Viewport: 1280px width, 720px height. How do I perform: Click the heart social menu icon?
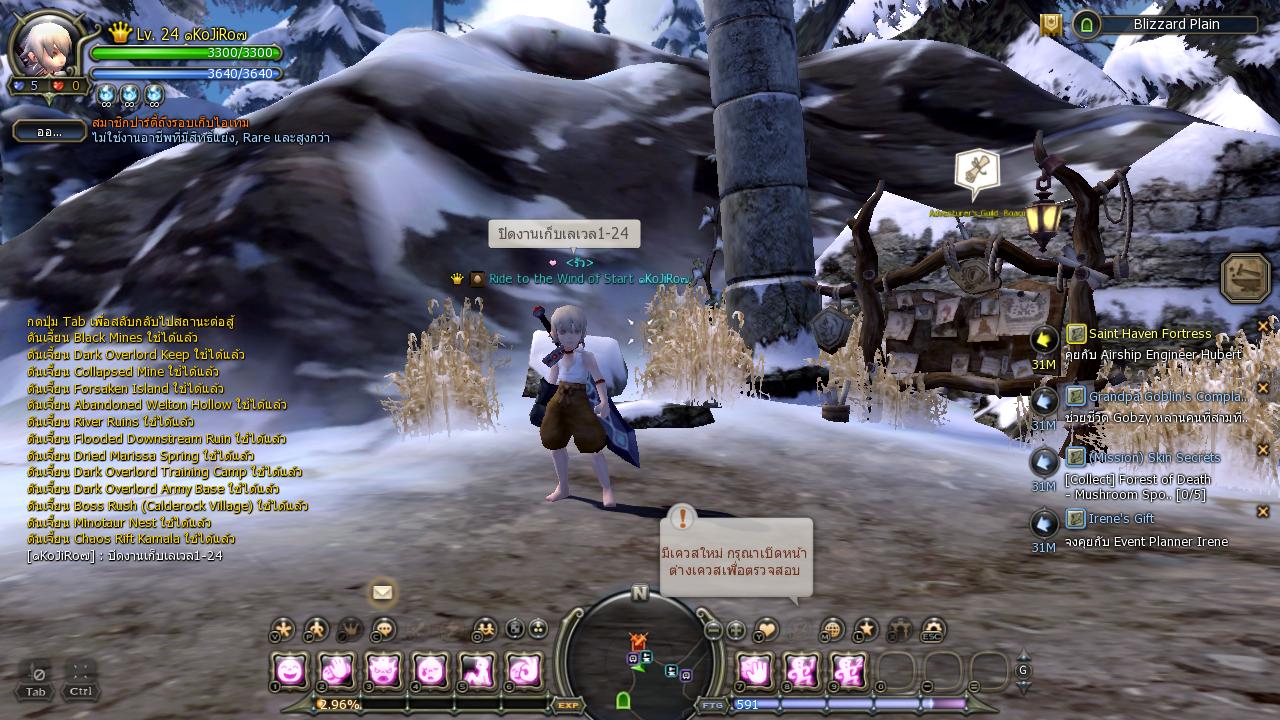click(766, 629)
